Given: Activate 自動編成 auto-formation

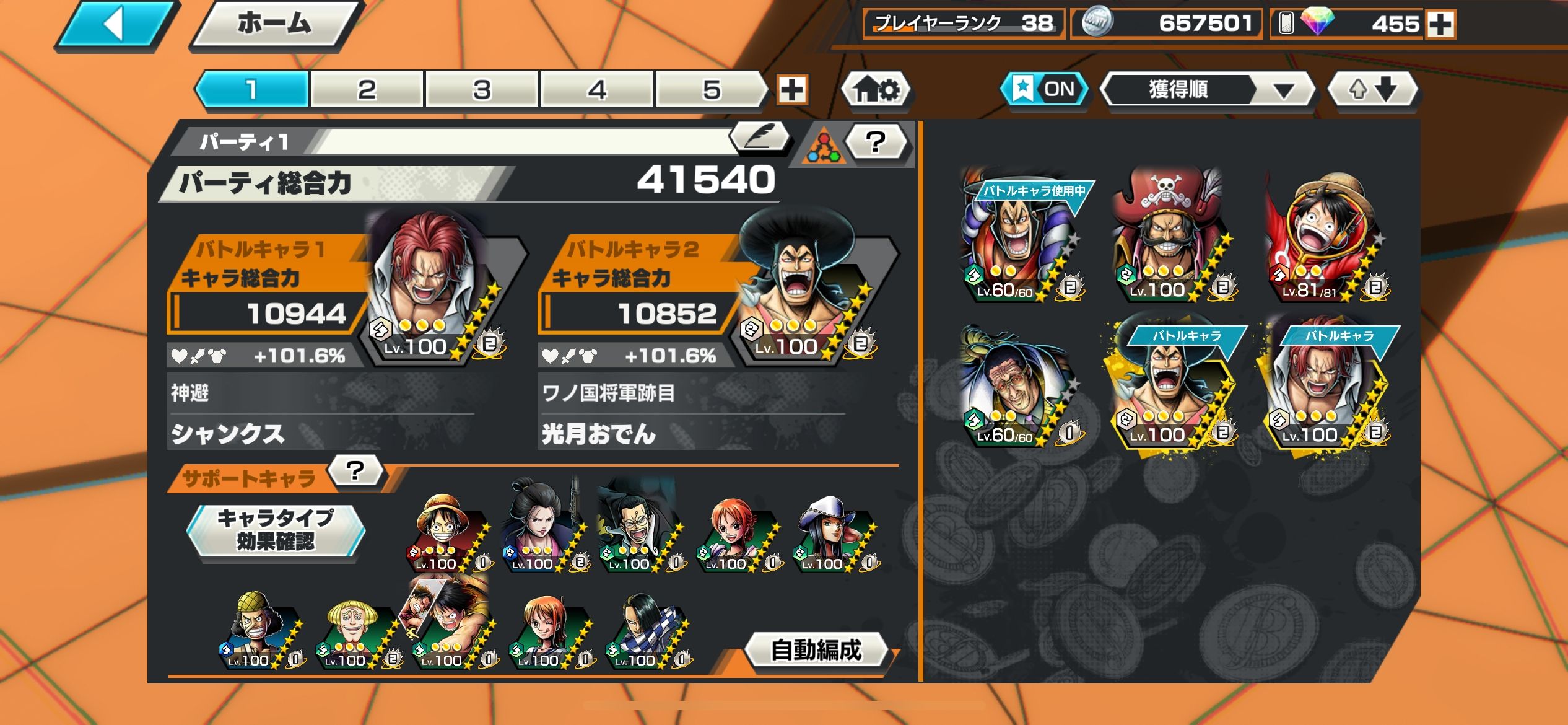Looking at the screenshot, I should [x=816, y=650].
